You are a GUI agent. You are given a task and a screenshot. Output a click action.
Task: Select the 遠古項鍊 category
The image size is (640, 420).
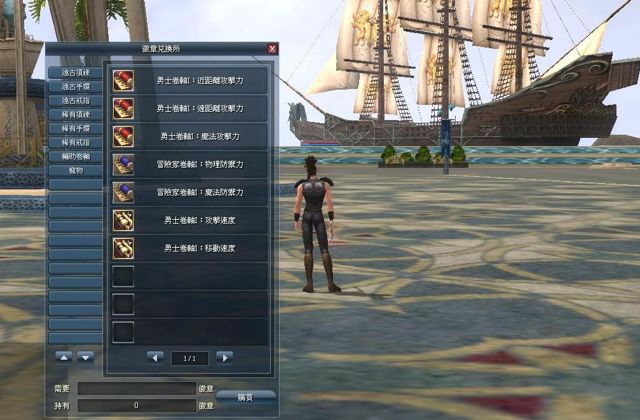click(x=75, y=72)
